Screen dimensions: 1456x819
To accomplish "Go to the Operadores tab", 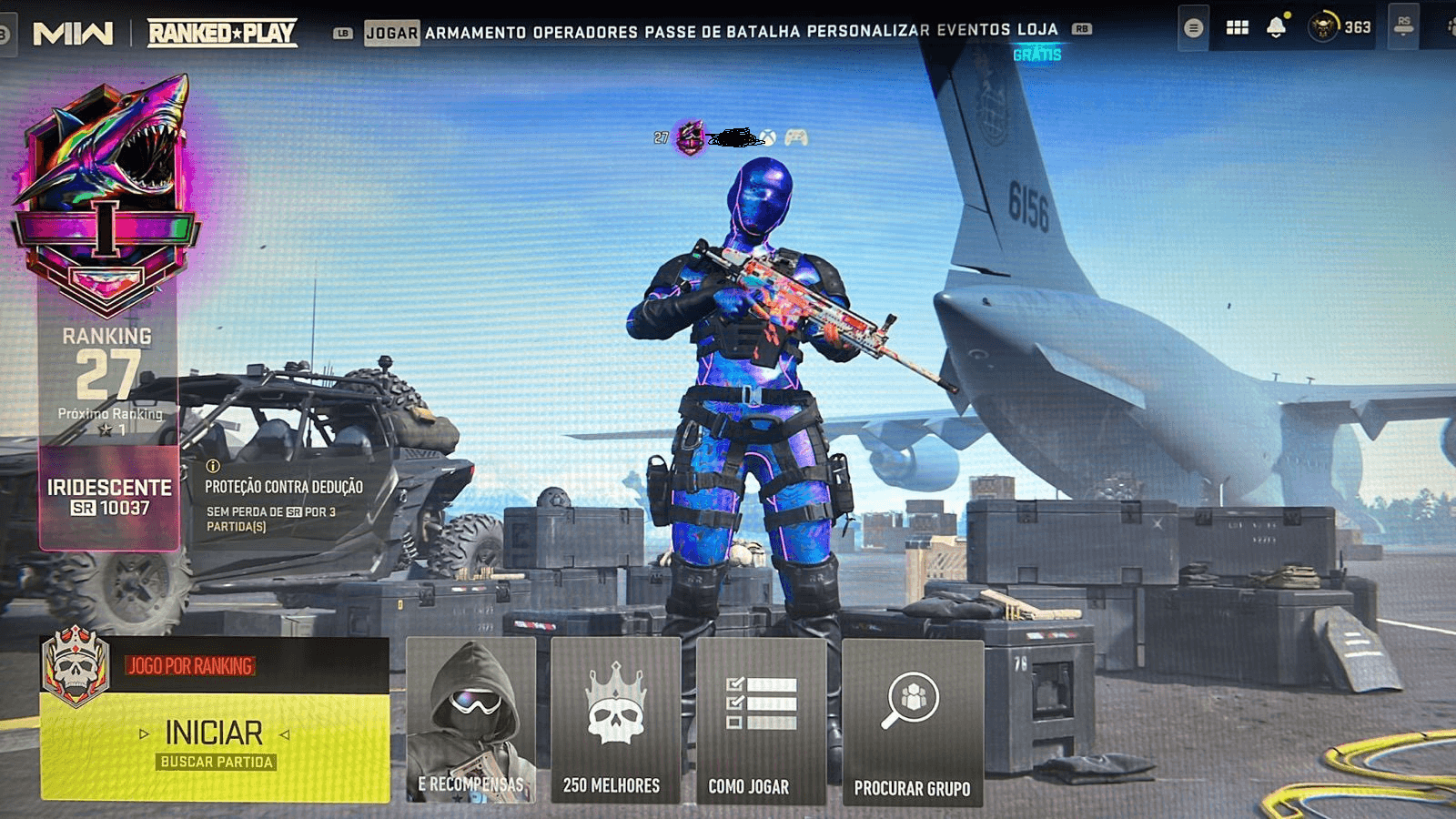I will tap(585, 33).
